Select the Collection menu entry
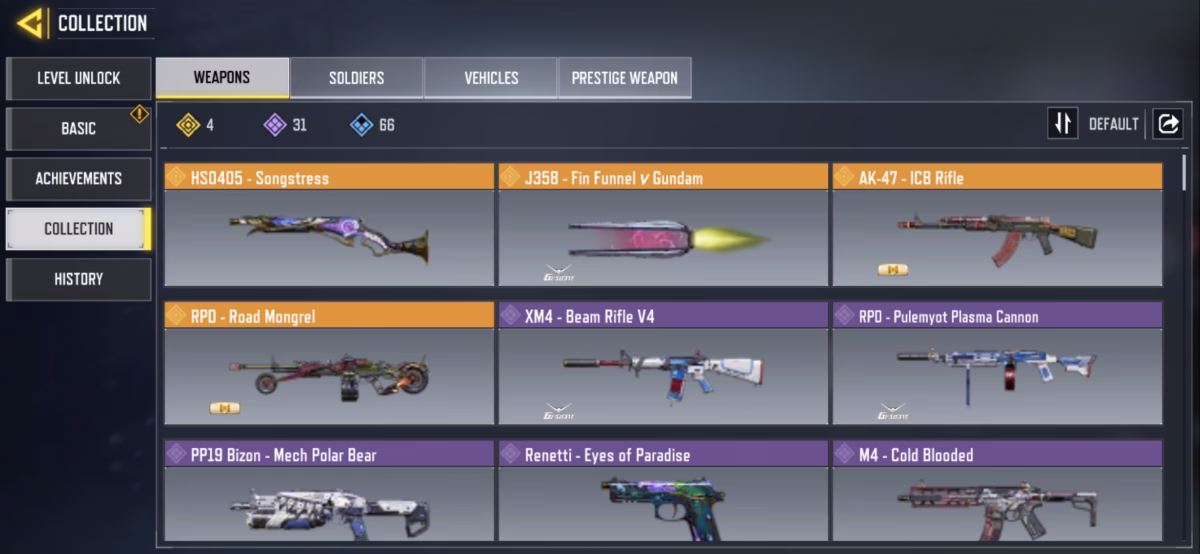The image size is (1200, 554). pyautogui.click(x=79, y=228)
